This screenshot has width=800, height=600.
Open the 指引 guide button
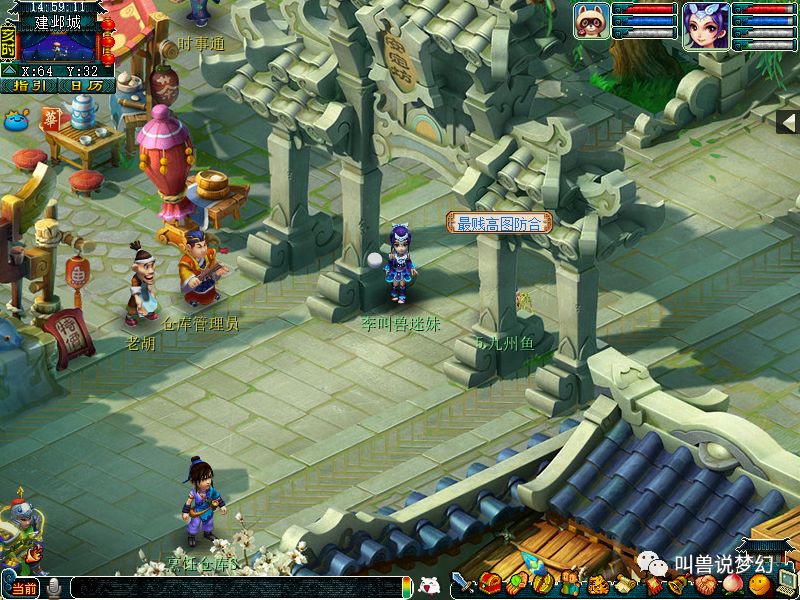29,86
